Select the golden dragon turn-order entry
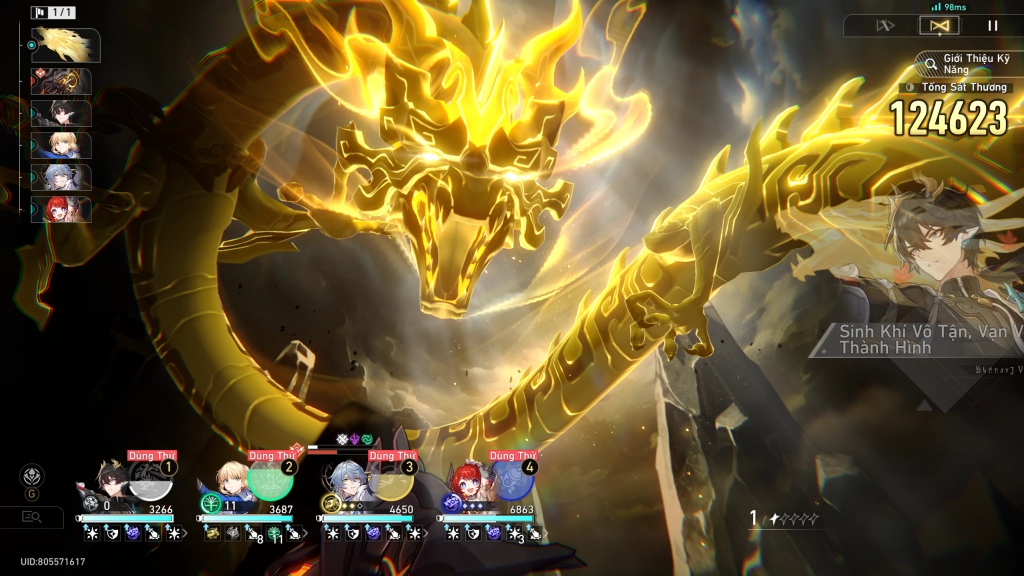1024x576 pixels. (x=65, y=45)
